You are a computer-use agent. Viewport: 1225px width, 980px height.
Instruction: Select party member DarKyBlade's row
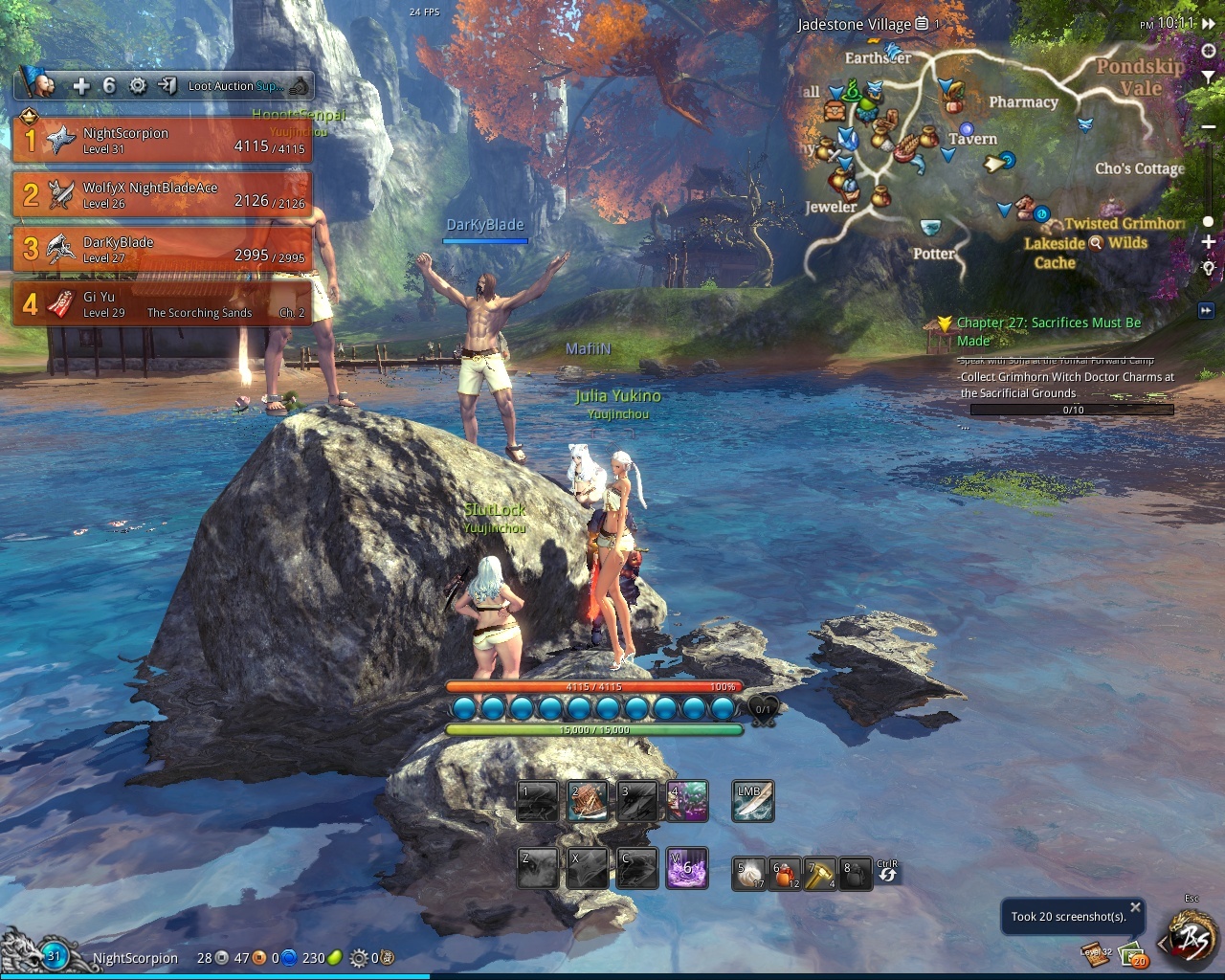coord(163,250)
